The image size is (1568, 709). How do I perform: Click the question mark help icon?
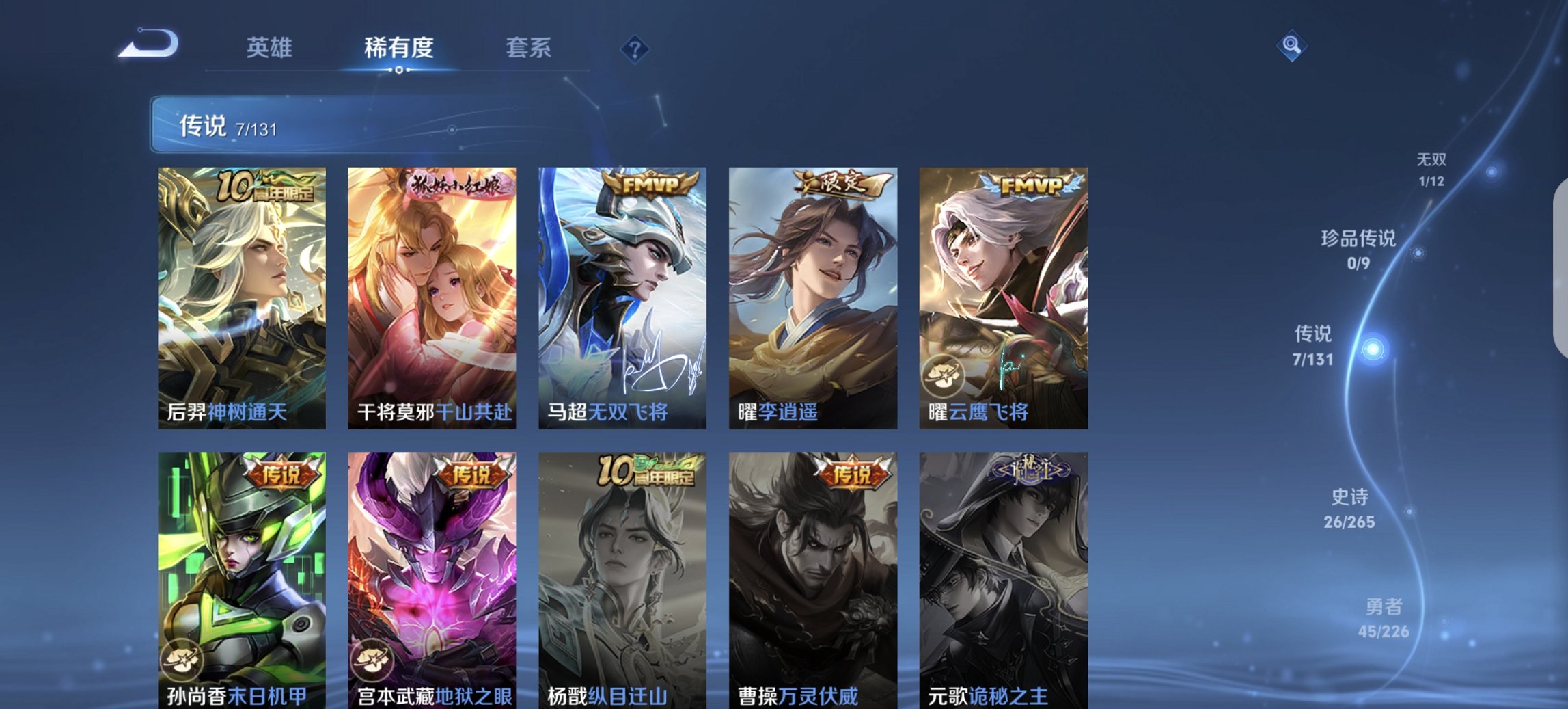click(633, 48)
